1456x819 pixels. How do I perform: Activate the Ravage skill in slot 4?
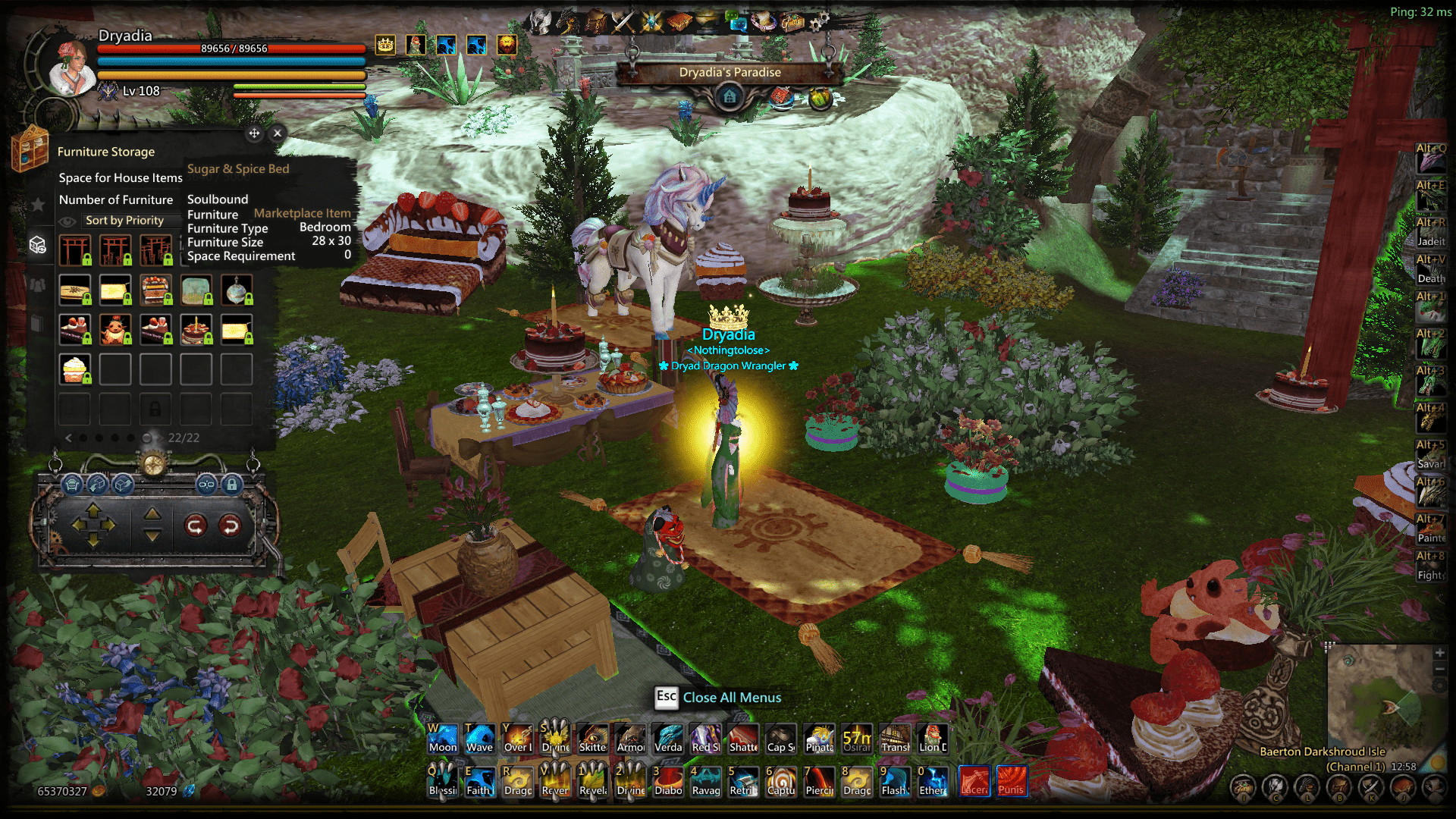coord(706,781)
